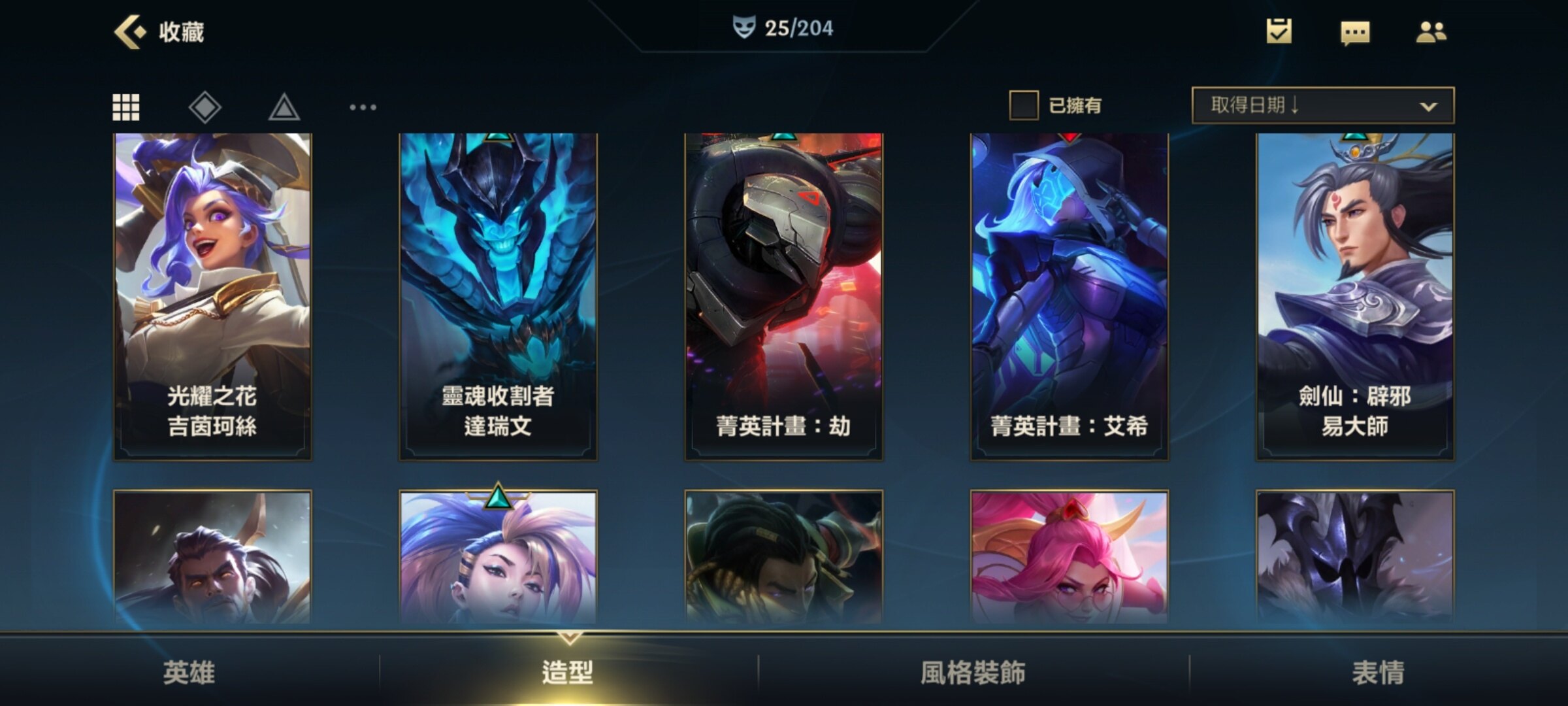Image resolution: width=1568 pixels, height=706 pixels.
Task: Select the triangle filter icon
Action: point(284,108)
